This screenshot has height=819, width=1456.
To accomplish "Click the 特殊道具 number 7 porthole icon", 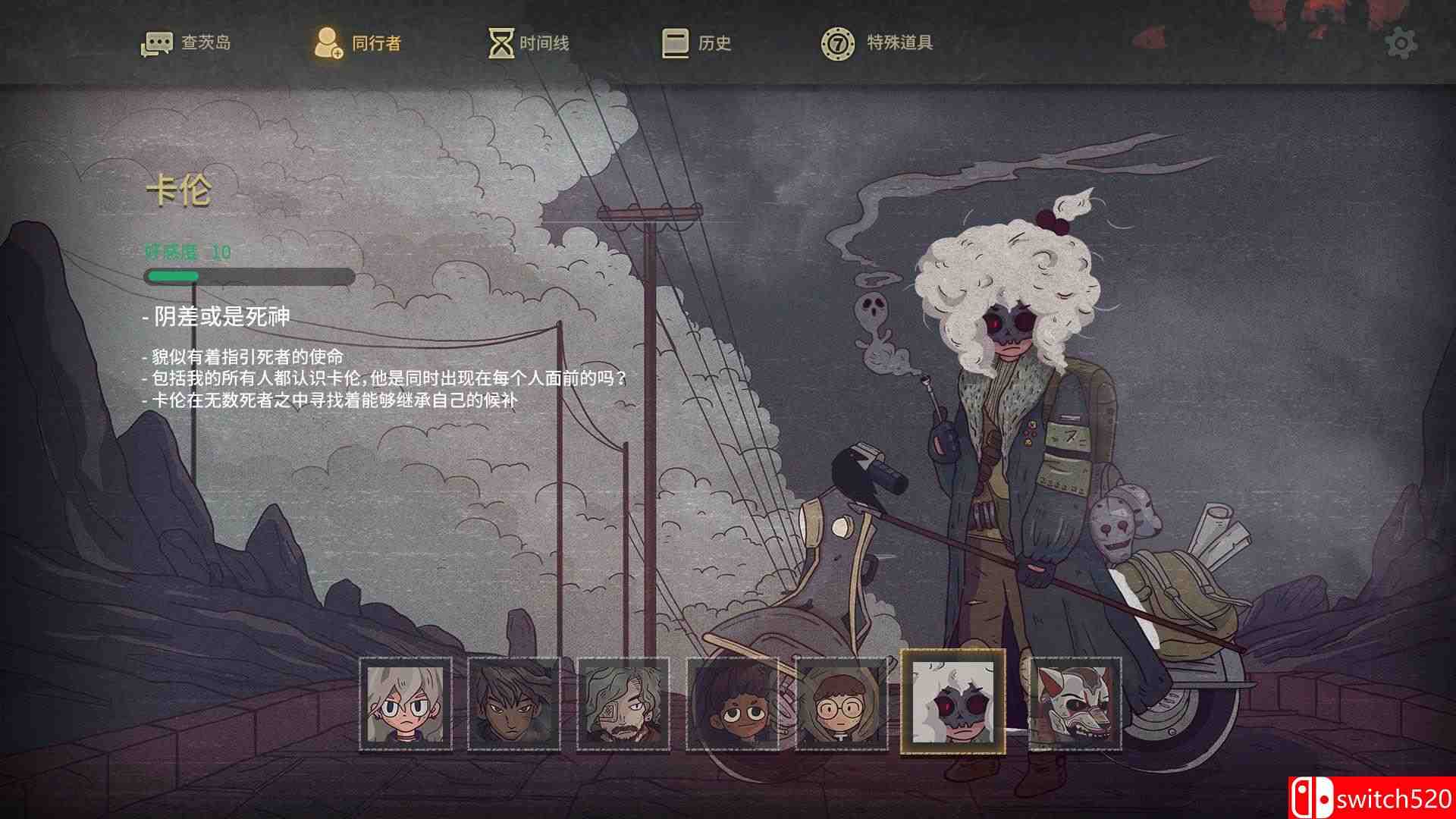I will click(x=836, y=43).
